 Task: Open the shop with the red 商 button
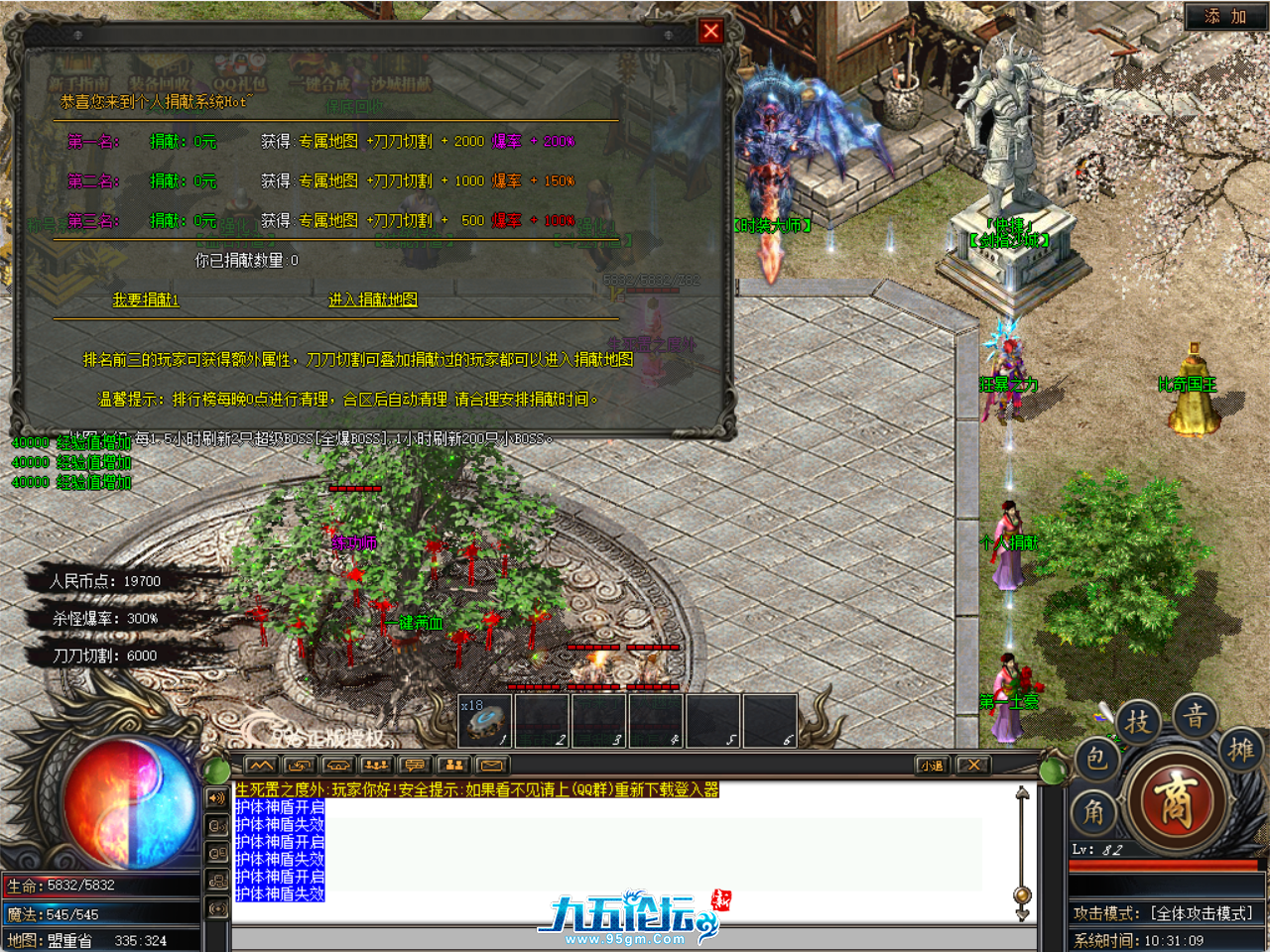coord(1176,801)
